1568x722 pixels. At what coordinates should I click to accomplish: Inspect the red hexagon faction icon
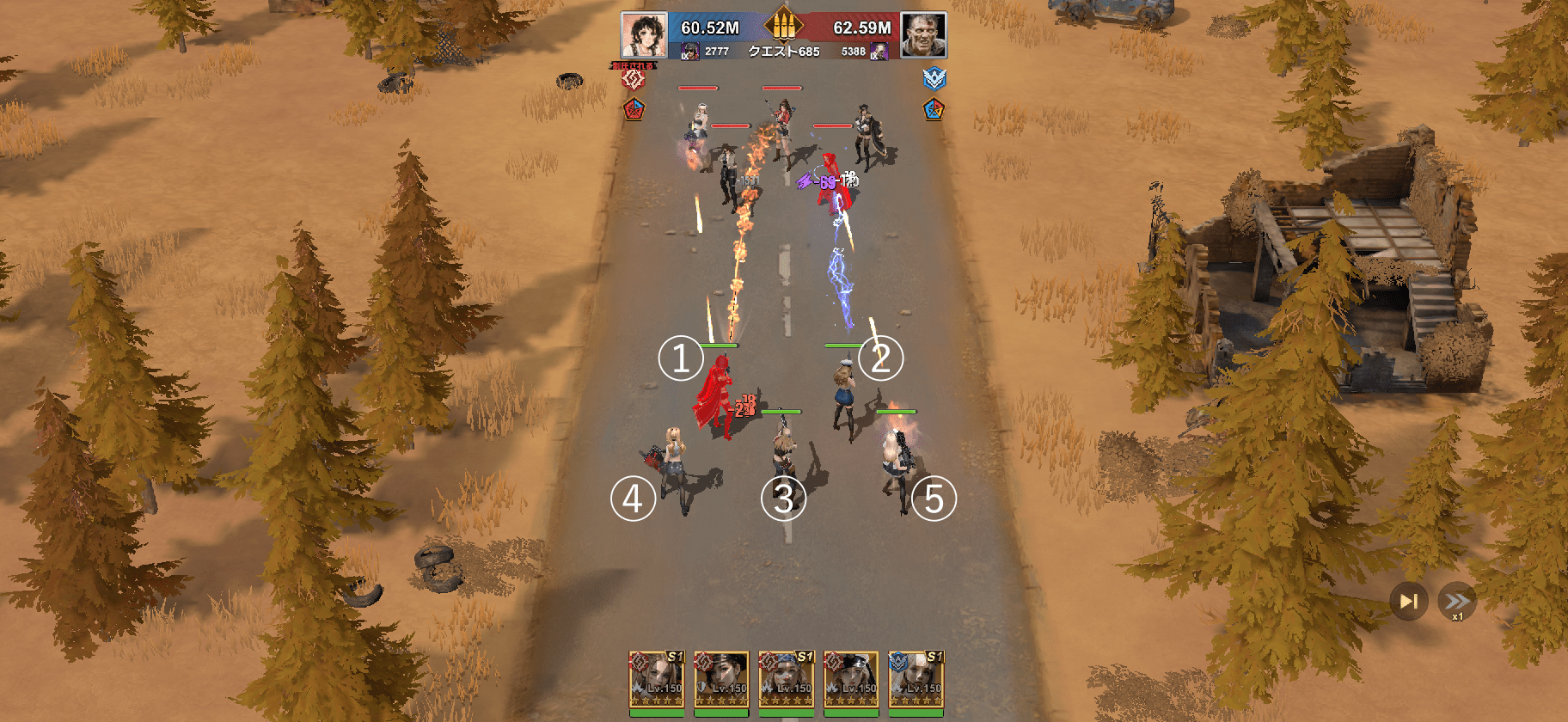634,79
